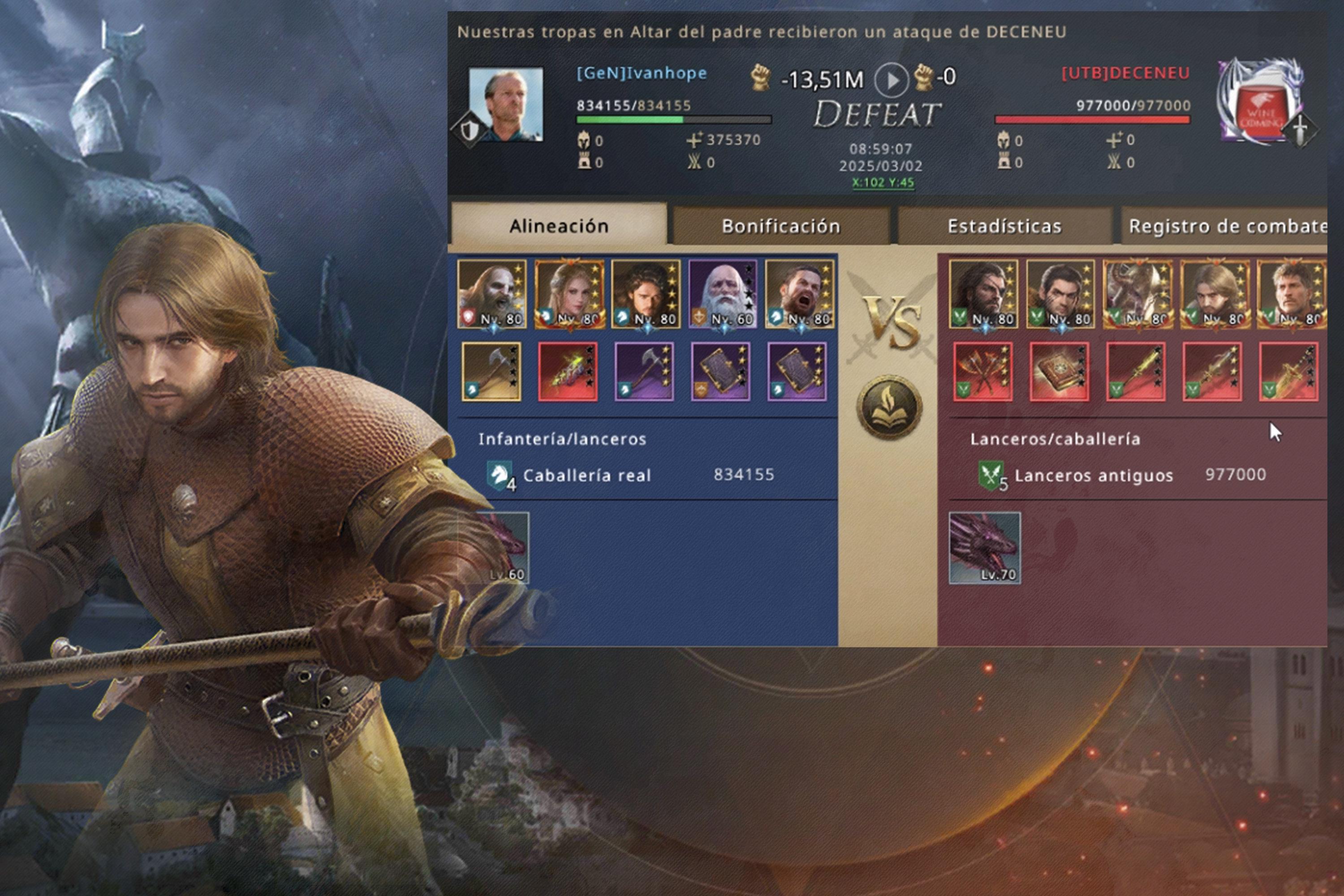Inspect the attacker's crossed axes equipment
Screen dimensions: 1344x896
click(982, 371)
